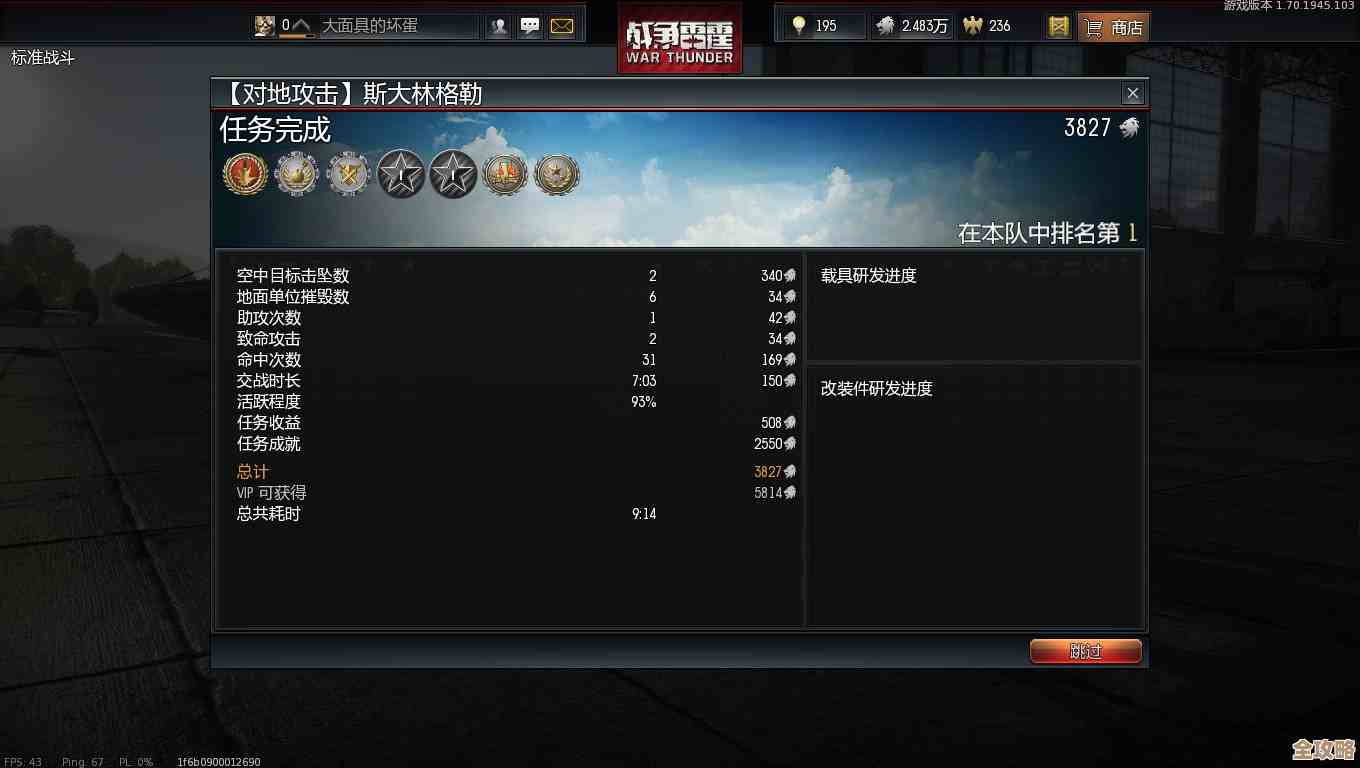Click the golden eagles currency icon
This screenshot has height=768, width=1360.
tap(798, 26)
